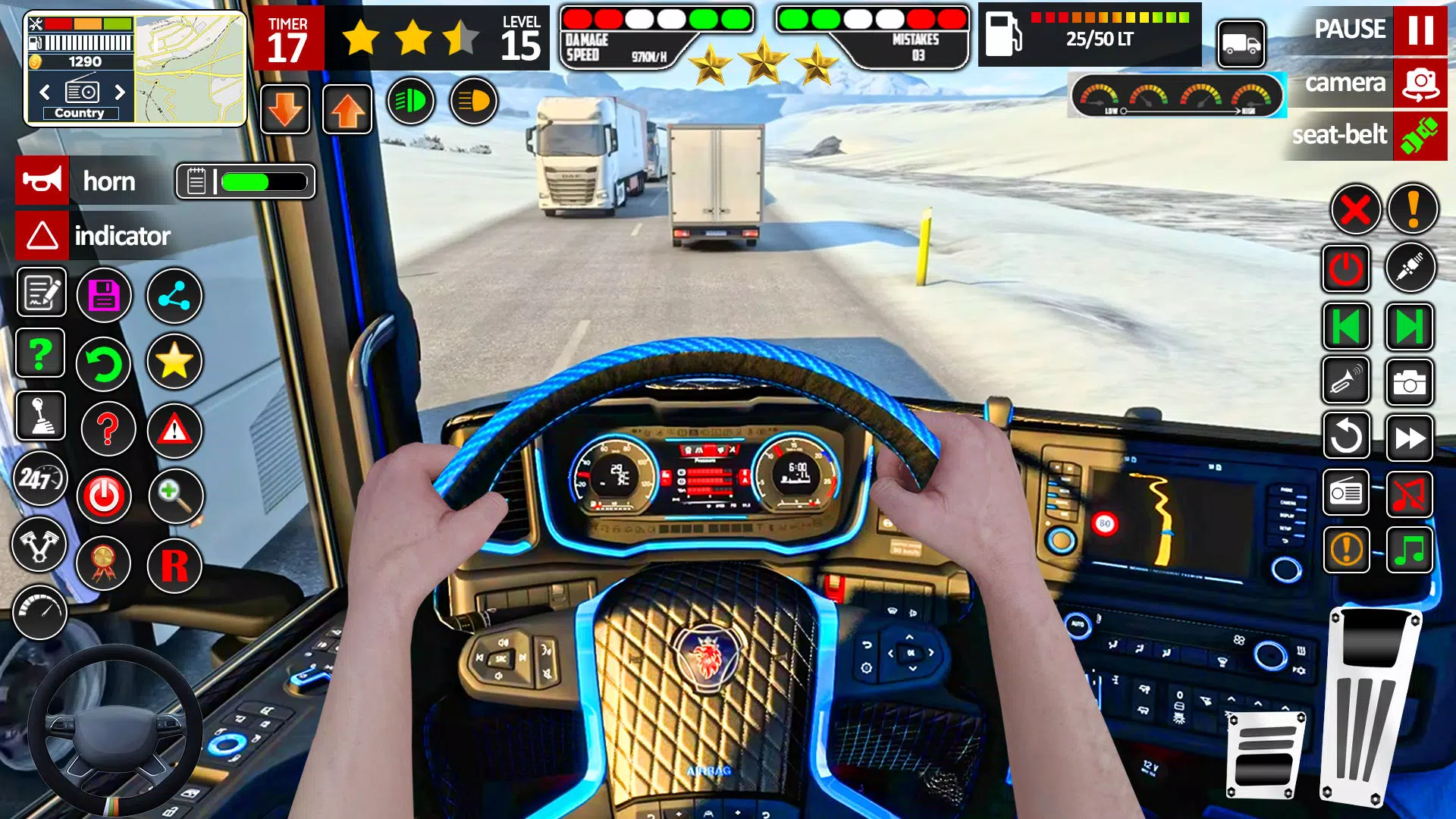This screenshot has height=819, width=1456.
Task: Tap the magenta save disk icon
Action: 104,296
